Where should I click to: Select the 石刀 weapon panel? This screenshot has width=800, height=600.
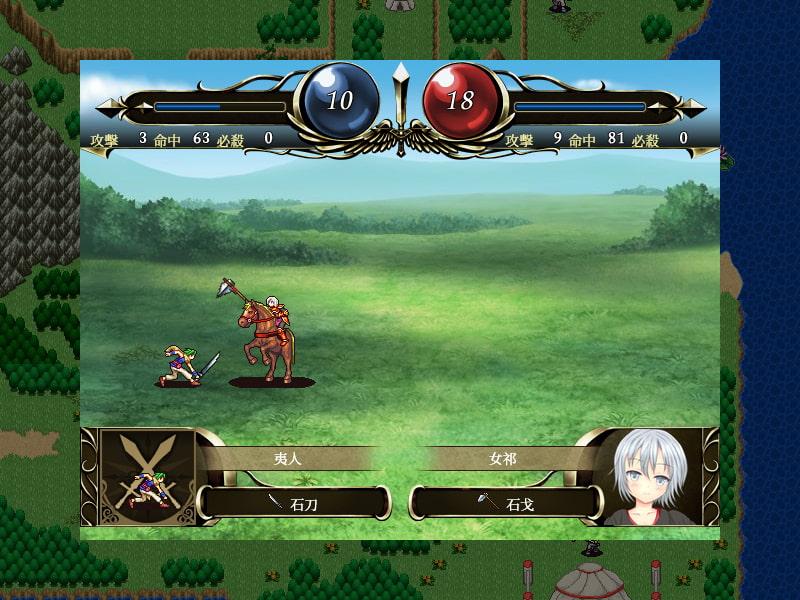click(293, 502)
